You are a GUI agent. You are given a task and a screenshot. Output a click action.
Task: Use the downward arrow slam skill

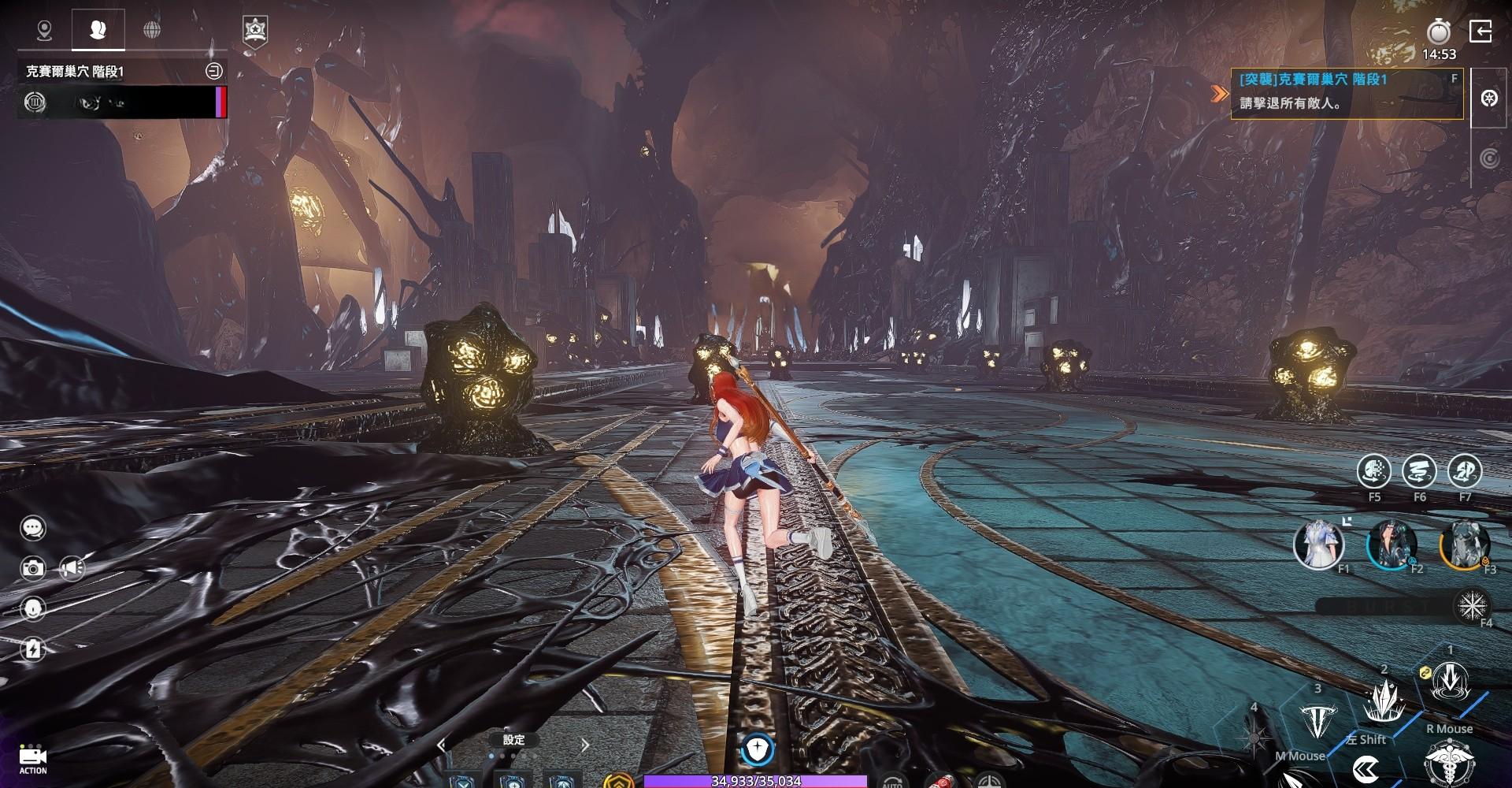pyautogui.click(x=1450, y=682)
